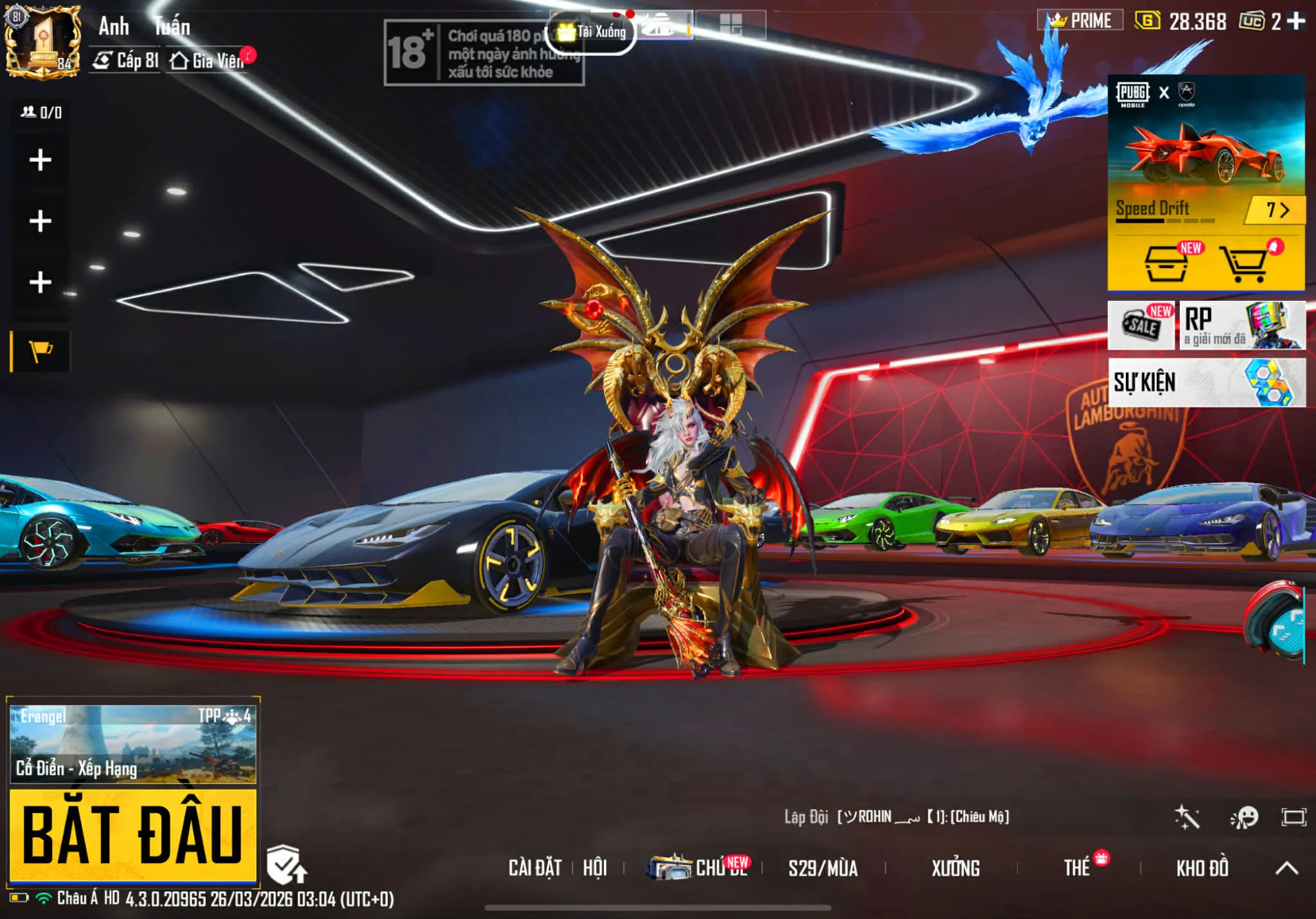The height and width of the screenshot is (919, 1316).
Task: Open CÀI ĐẶT settings menu
Action: [535, 868]
